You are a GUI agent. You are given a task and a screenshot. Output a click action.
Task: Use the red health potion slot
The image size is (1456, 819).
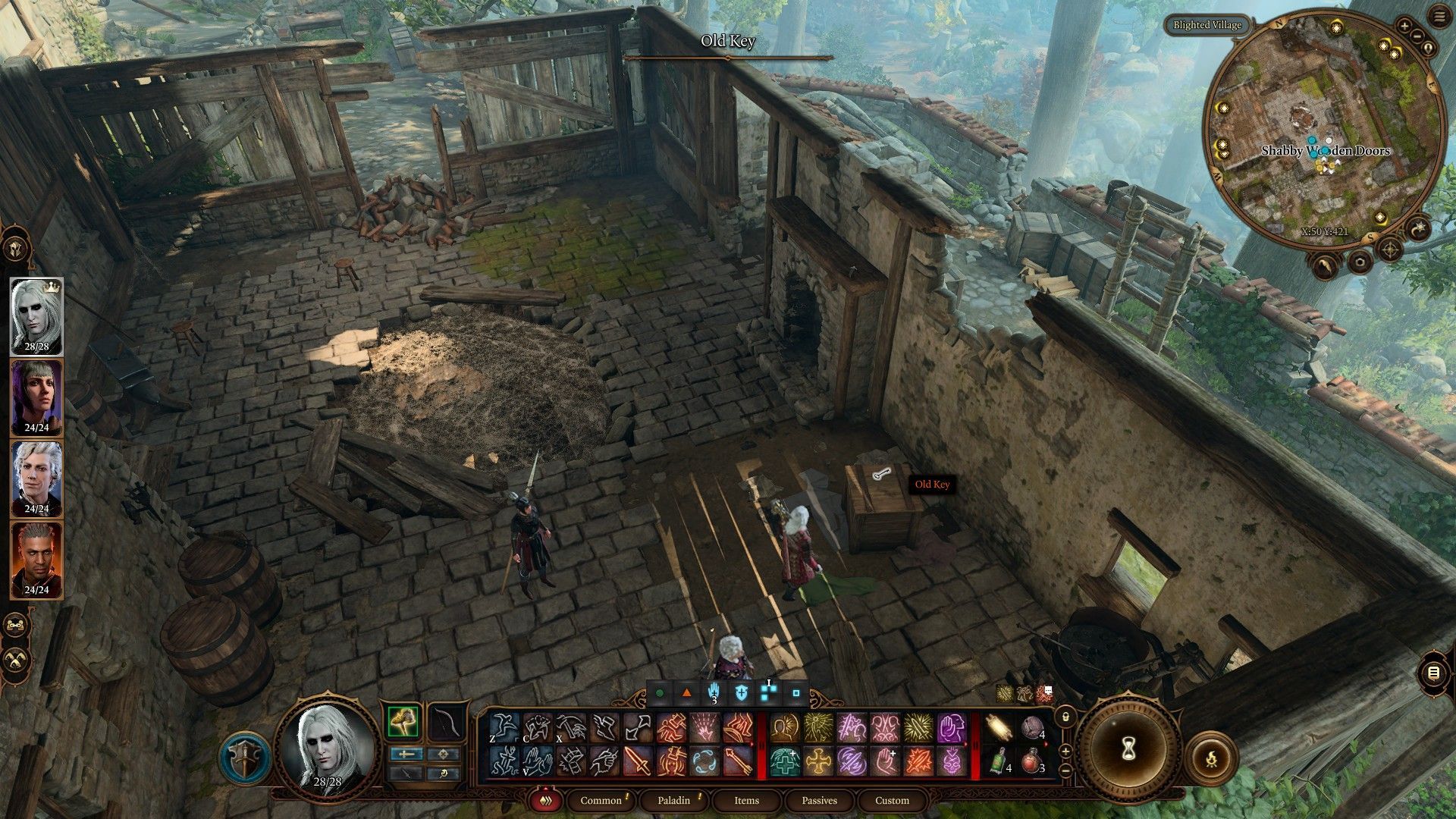1031,762
